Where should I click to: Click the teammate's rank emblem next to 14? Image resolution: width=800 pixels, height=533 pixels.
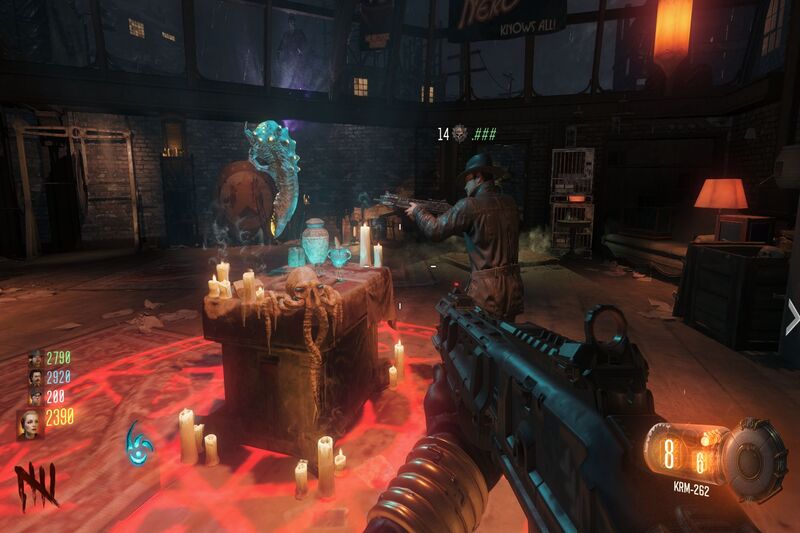tap(460, 132)
